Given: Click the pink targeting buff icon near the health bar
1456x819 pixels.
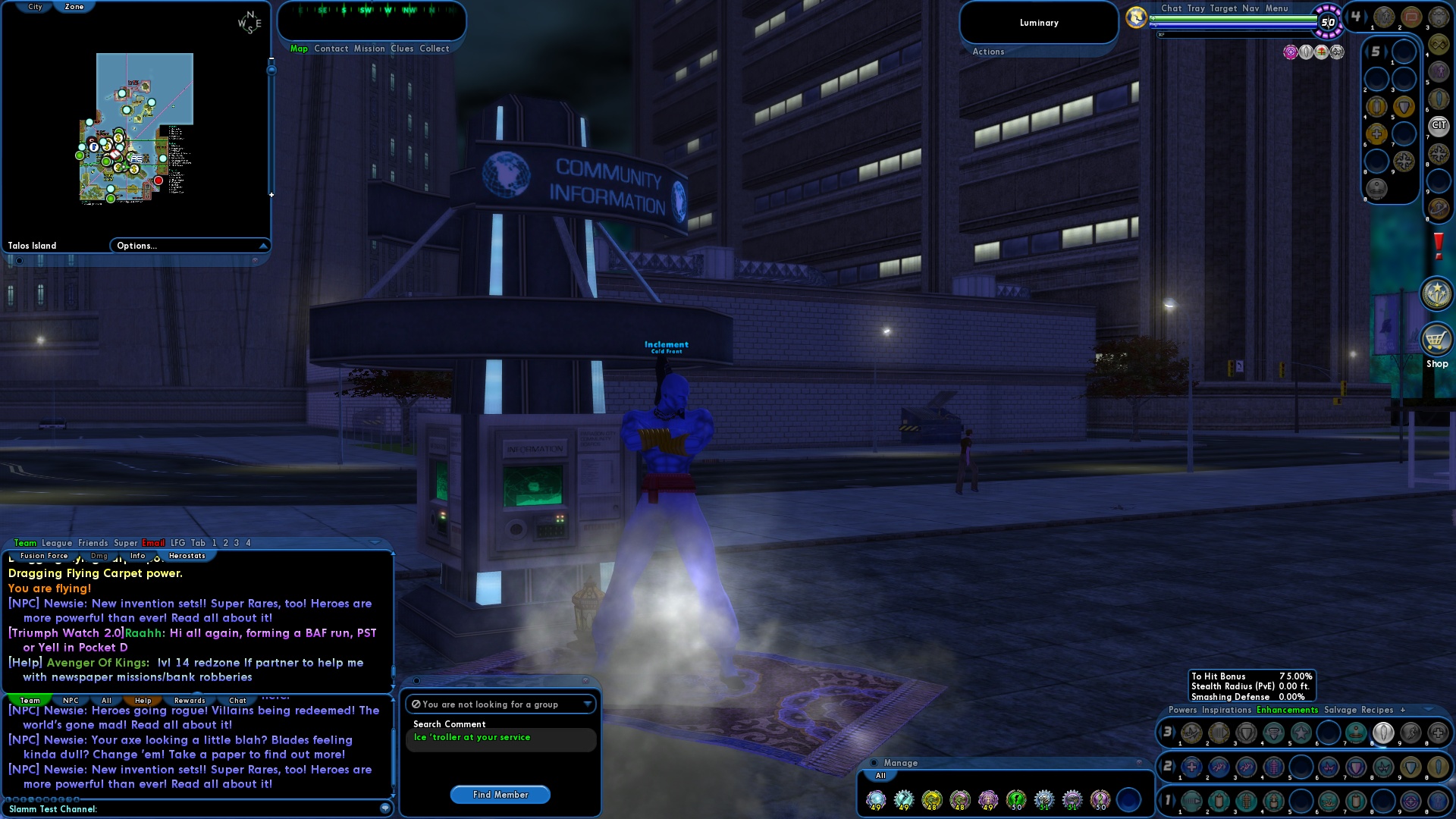Looking at the screenshot, I should pos(1289,52).
